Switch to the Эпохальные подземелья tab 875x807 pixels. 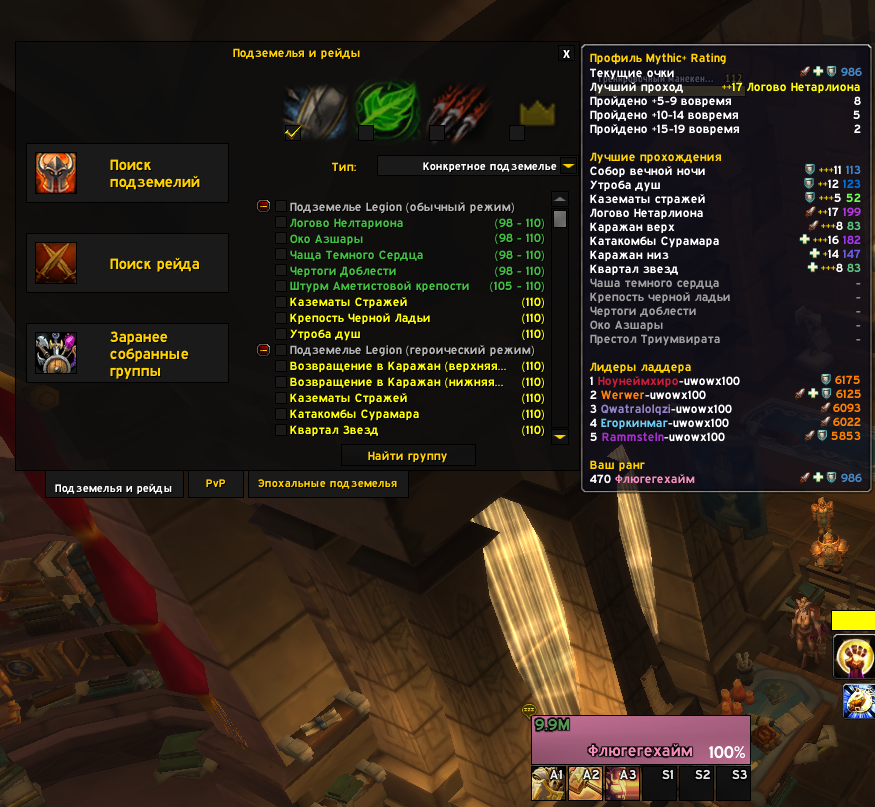point(328,484)
